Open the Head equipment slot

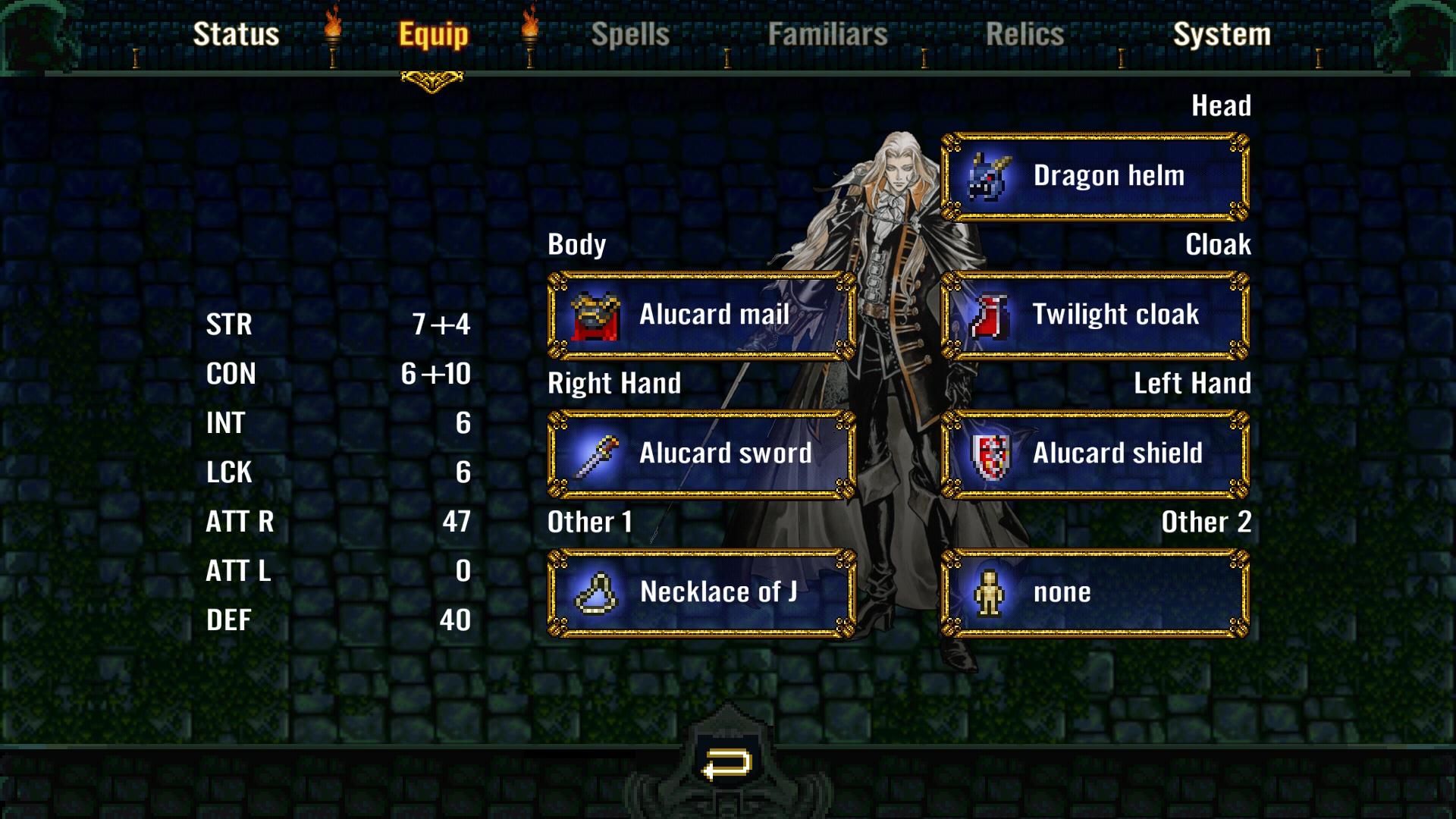click(x=1092, y=175)
